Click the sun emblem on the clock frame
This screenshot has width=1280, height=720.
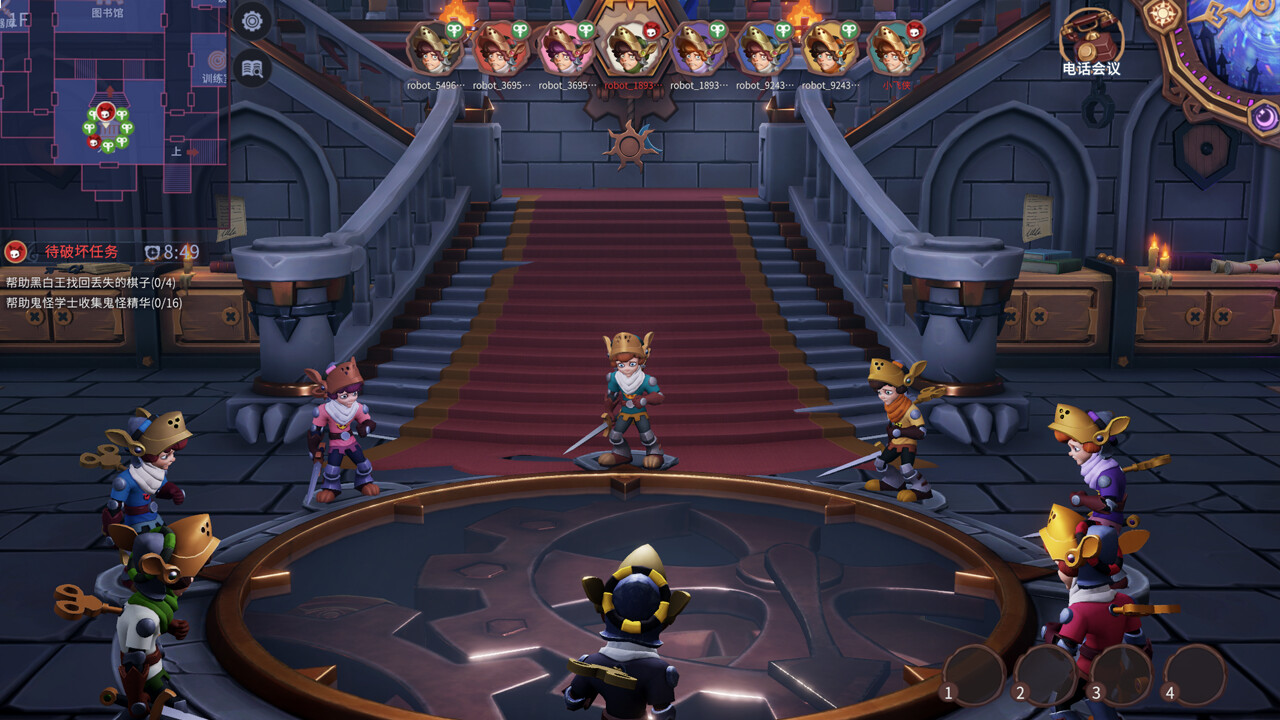(x=1163, y=12)
